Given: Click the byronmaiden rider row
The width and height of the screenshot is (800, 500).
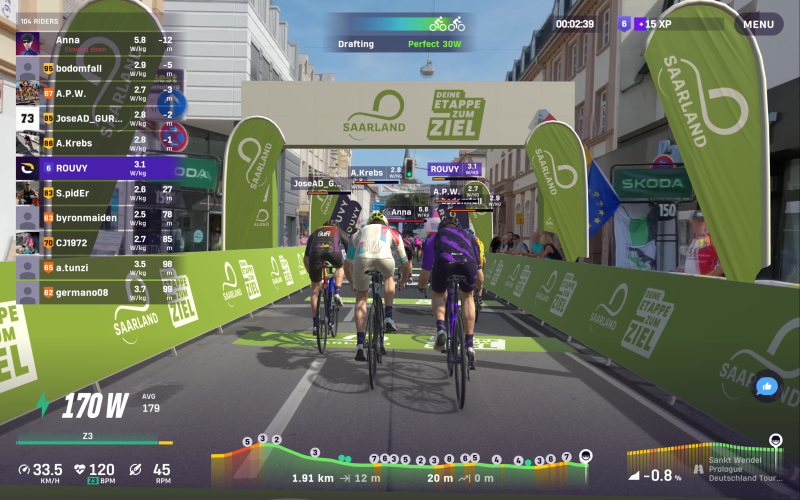Looking at the screenshot, I should pos(97,217).
